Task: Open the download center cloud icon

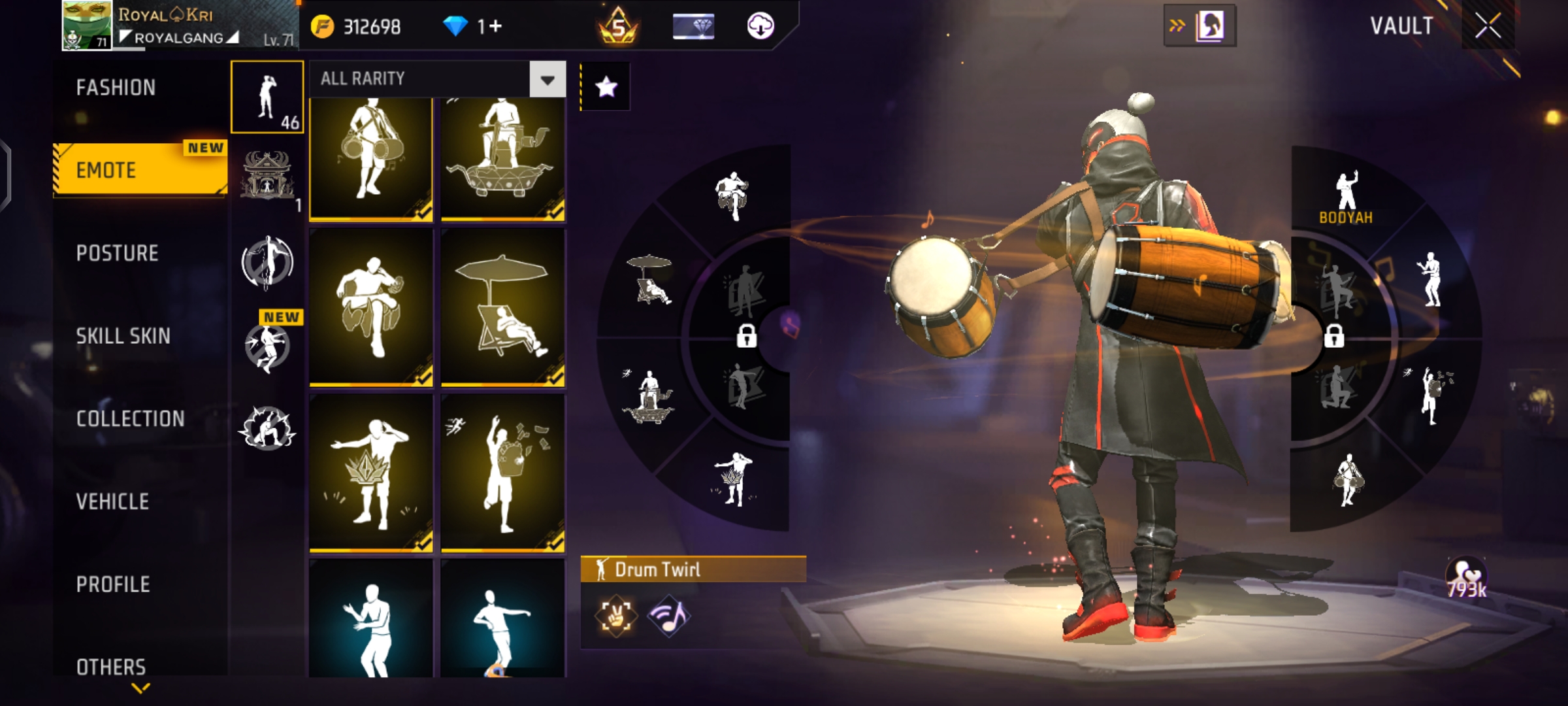Action: point(760,26)
